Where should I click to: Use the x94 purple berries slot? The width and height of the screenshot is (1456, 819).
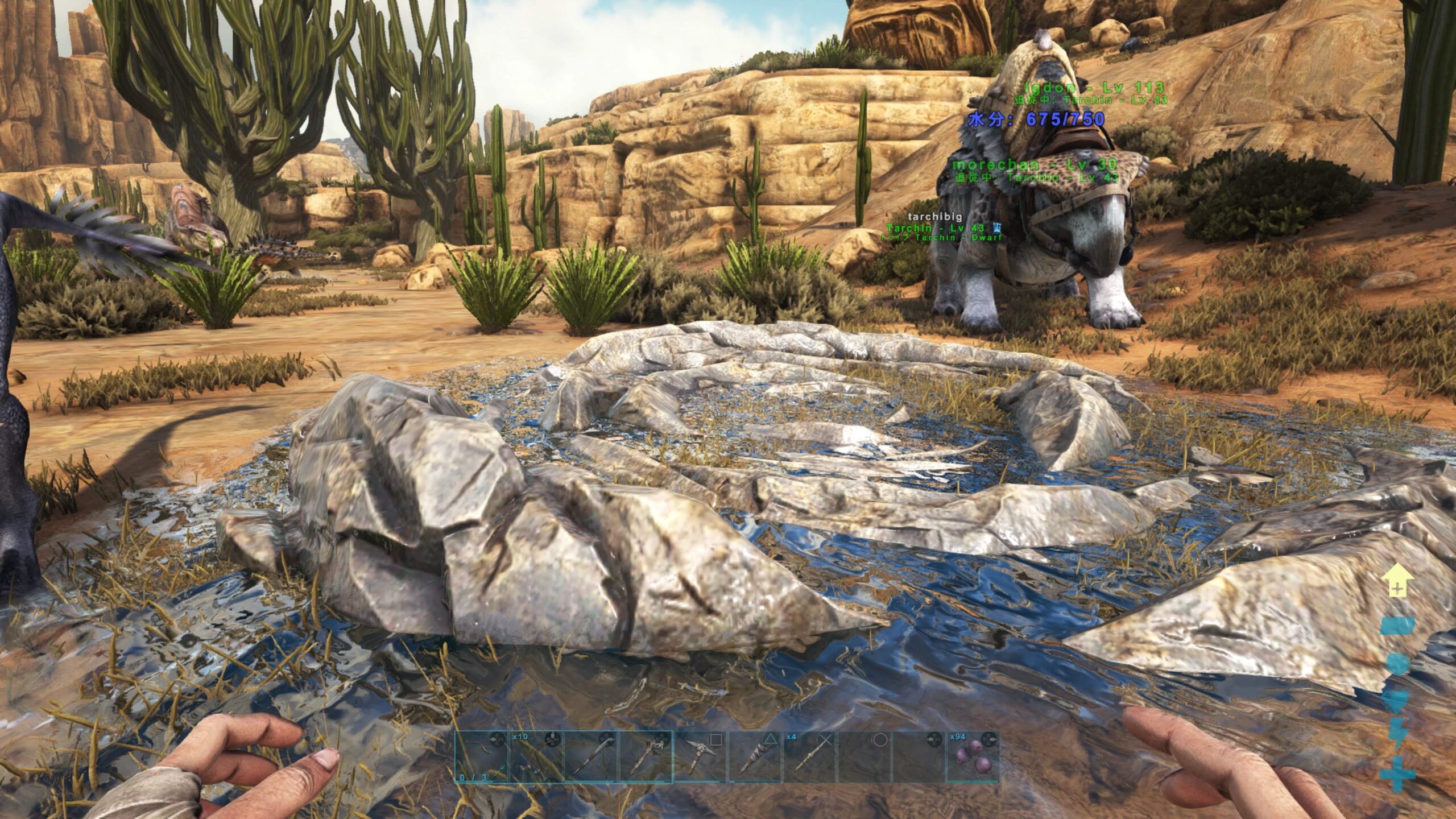coord(974,757)
